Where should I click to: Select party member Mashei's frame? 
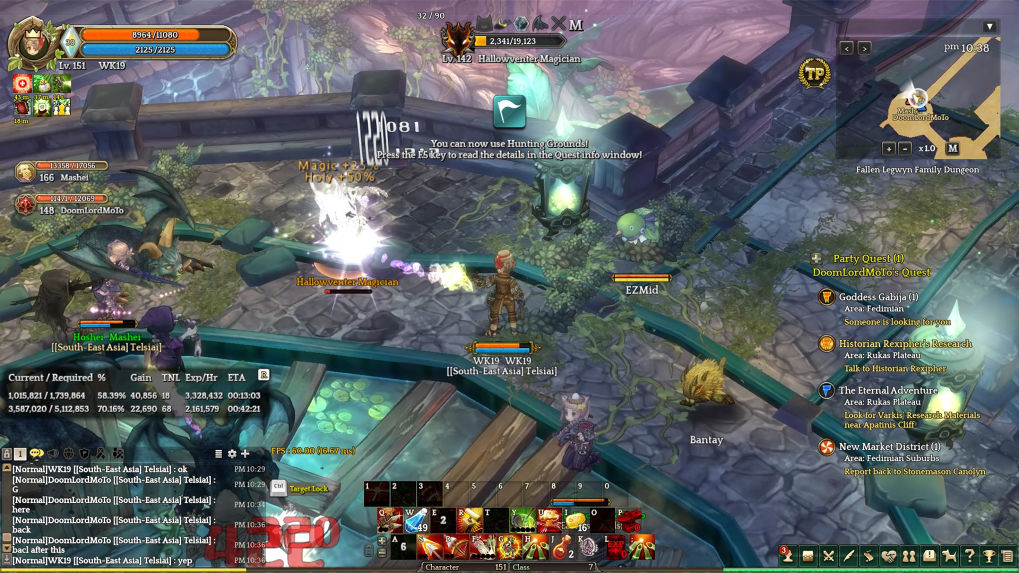[x=62, y=172]
